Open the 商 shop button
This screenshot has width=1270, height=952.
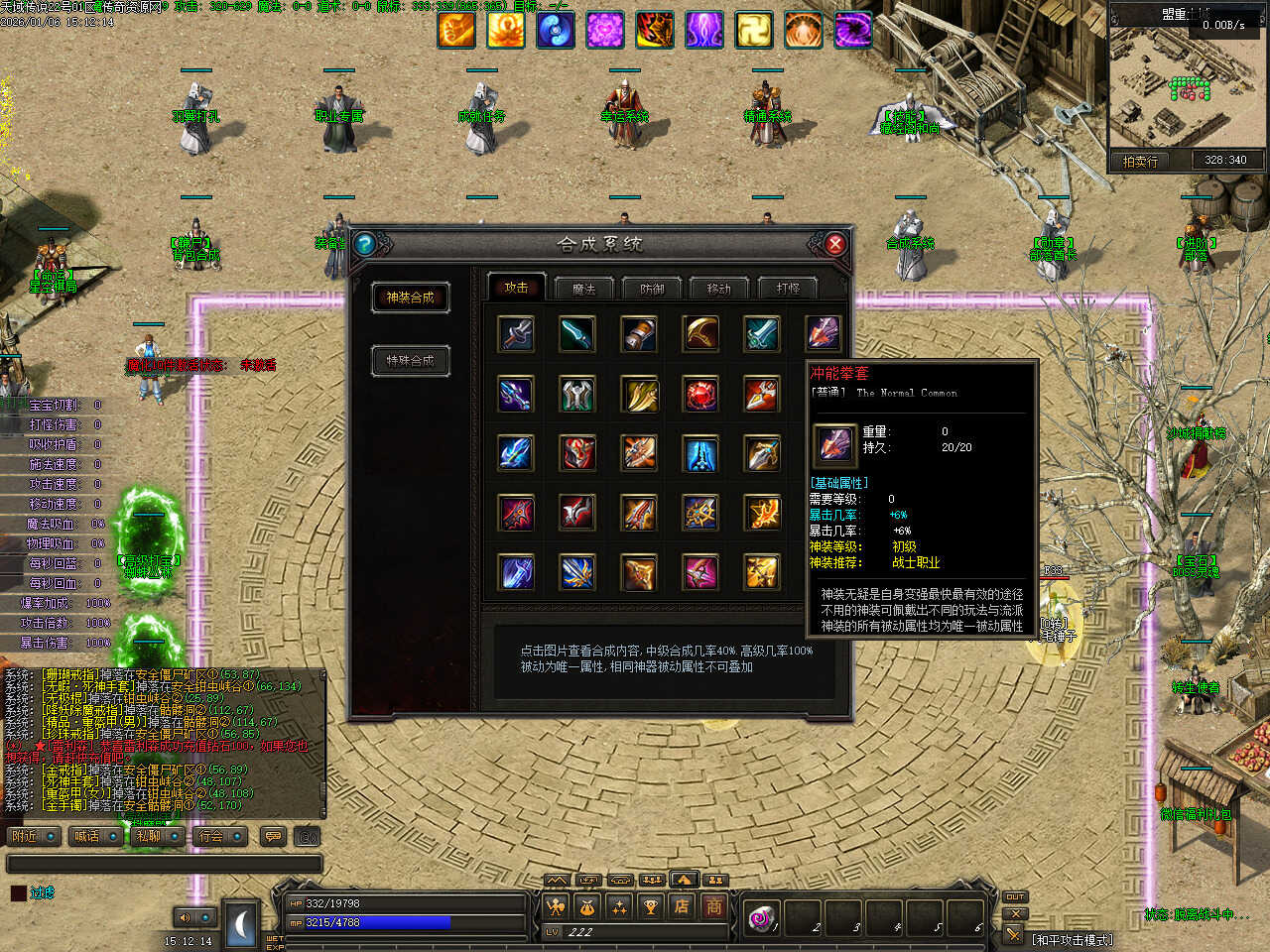[713, 905]
